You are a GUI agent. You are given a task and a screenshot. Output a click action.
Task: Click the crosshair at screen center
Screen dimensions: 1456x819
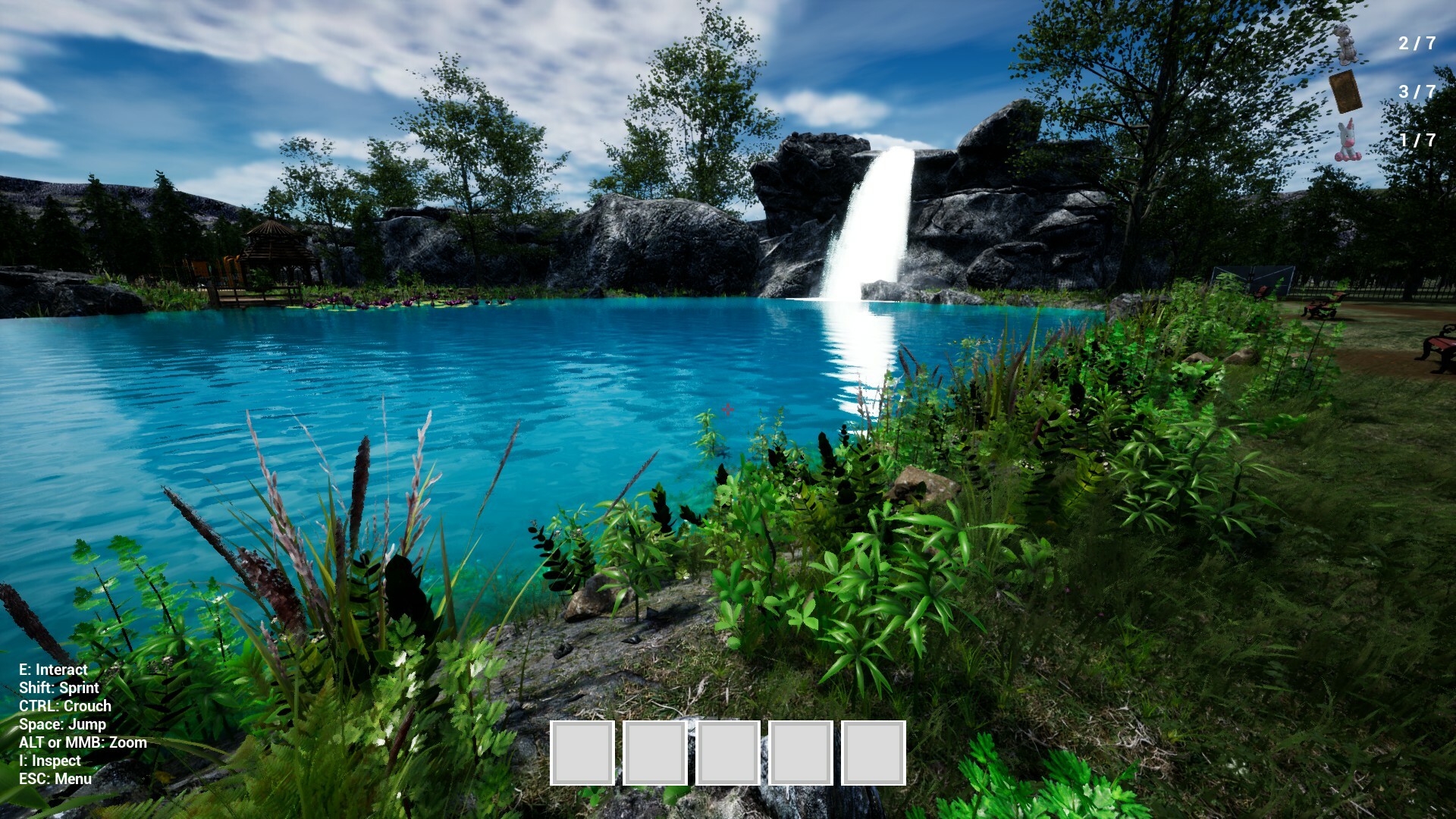[x=728, y=409]
